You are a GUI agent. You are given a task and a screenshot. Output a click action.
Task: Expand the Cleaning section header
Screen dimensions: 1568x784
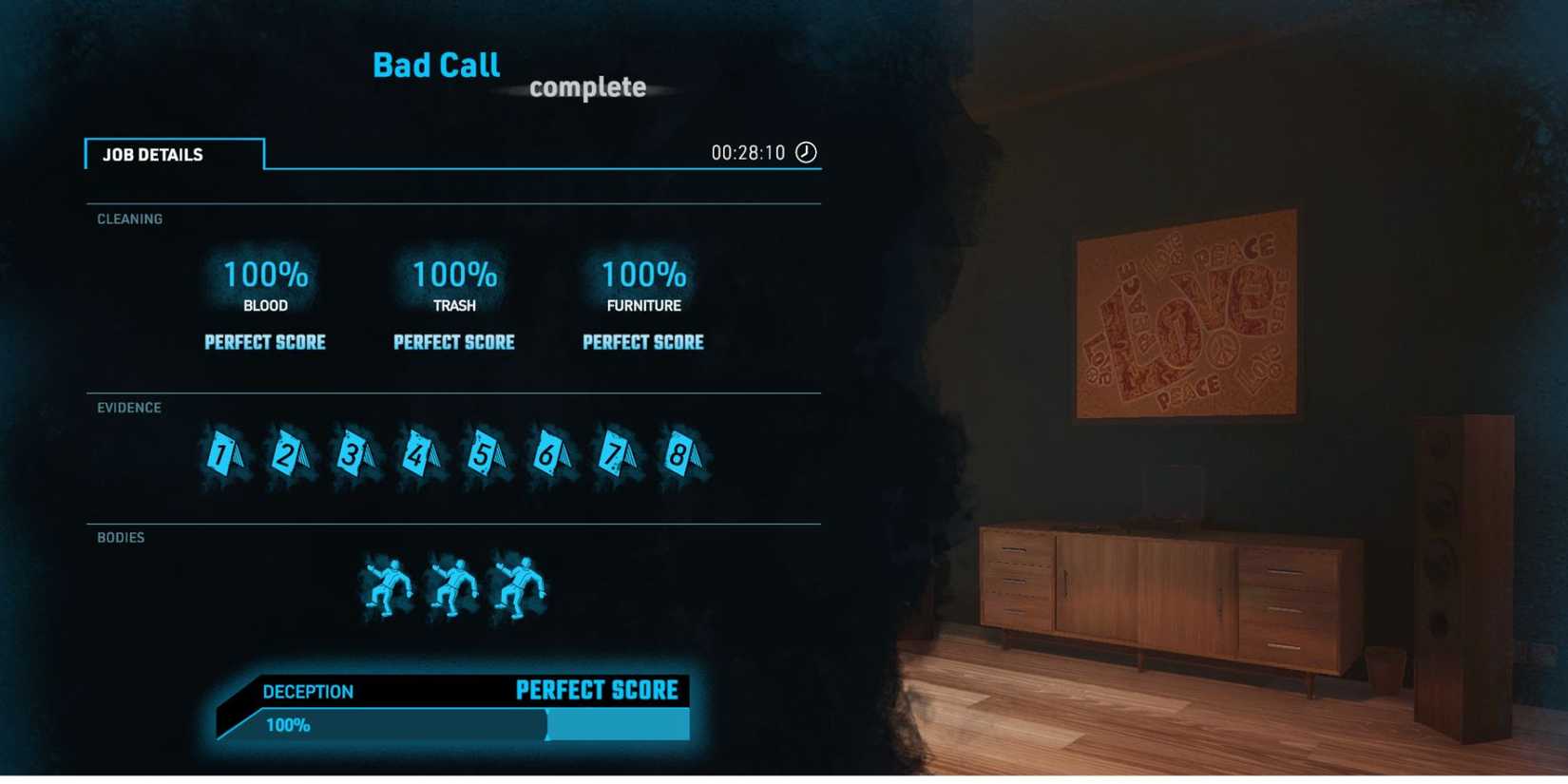128,219
